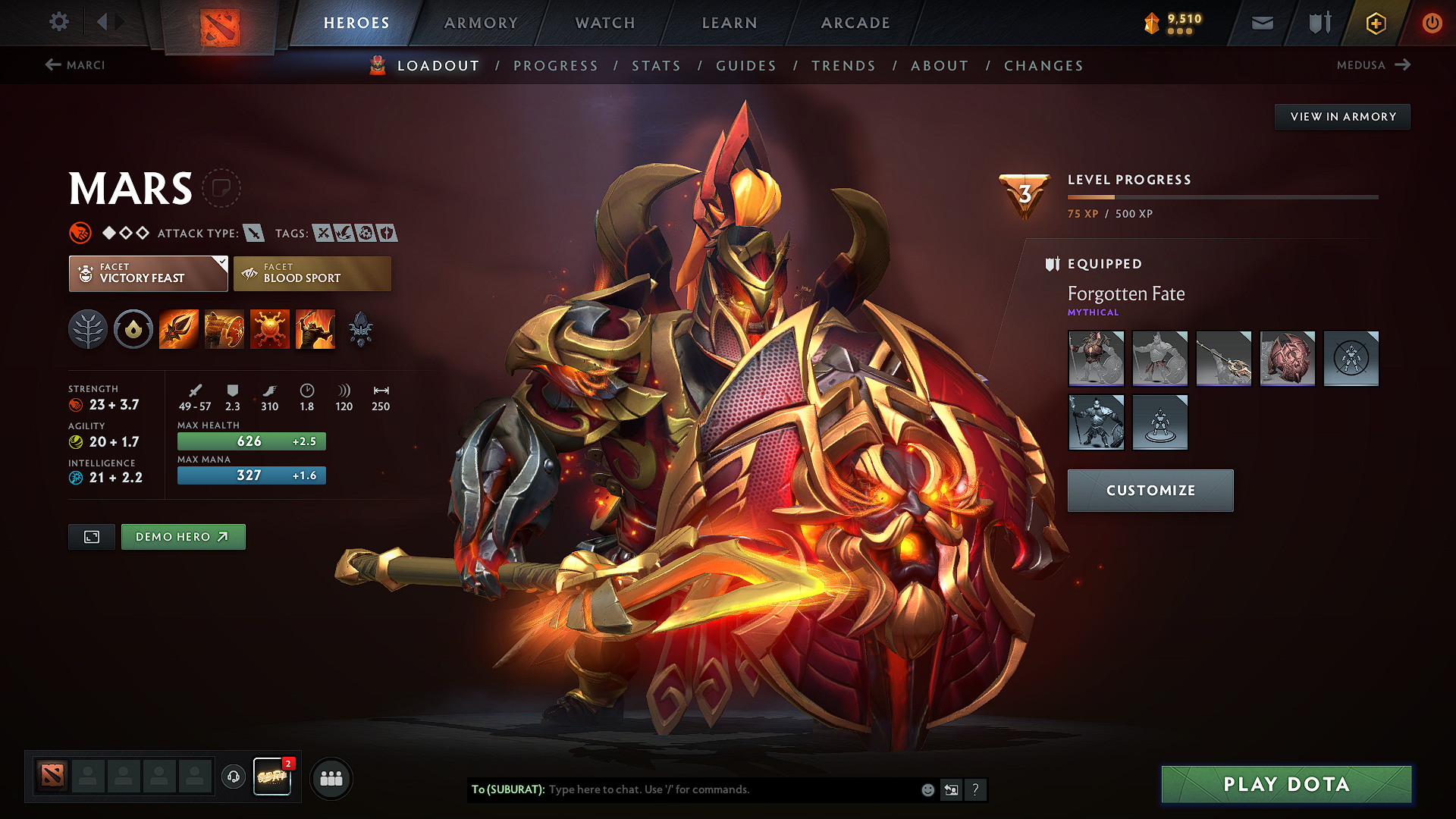Click View in Armory
The image size is (1456, 819).
[x=1342, y=116]
